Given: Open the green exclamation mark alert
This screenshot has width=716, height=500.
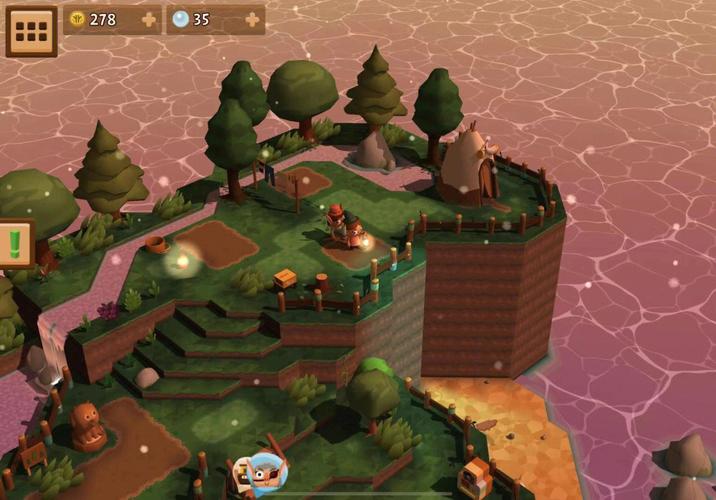Looking at the screenshot, I should (x=15, y=243).
